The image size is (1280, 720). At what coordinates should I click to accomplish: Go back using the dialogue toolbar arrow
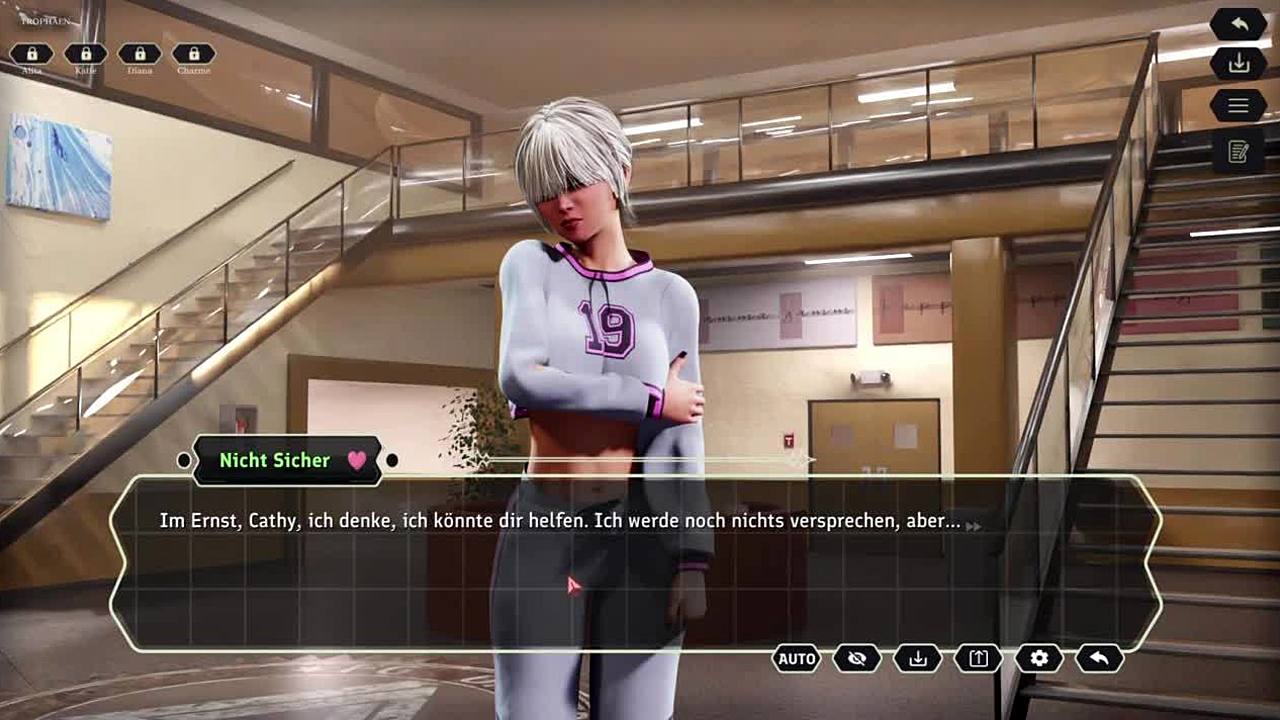point(1099,658)
